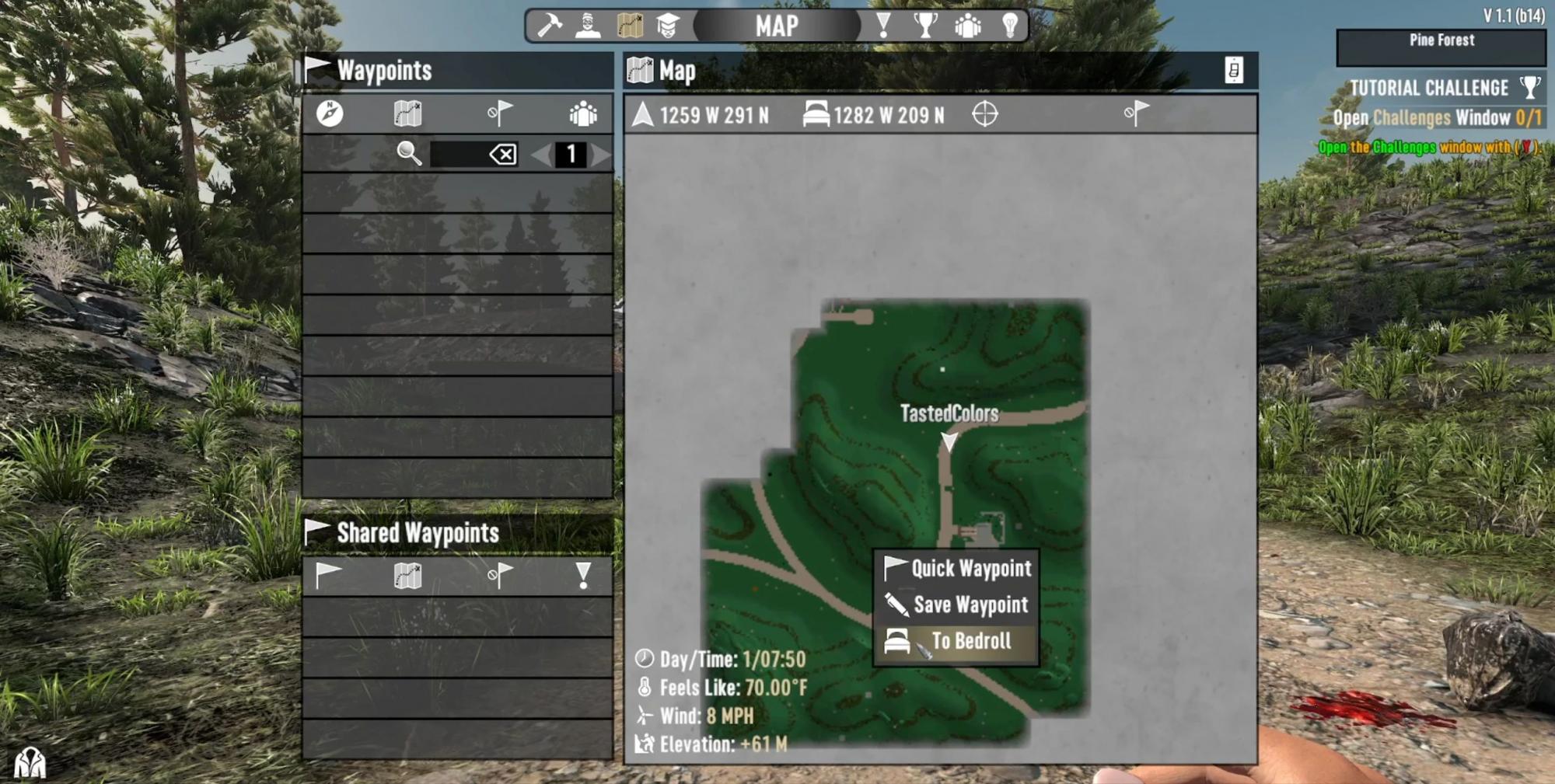
Task: Open the lightbulb tab in the top bar
Action: tap(1010, 26)
